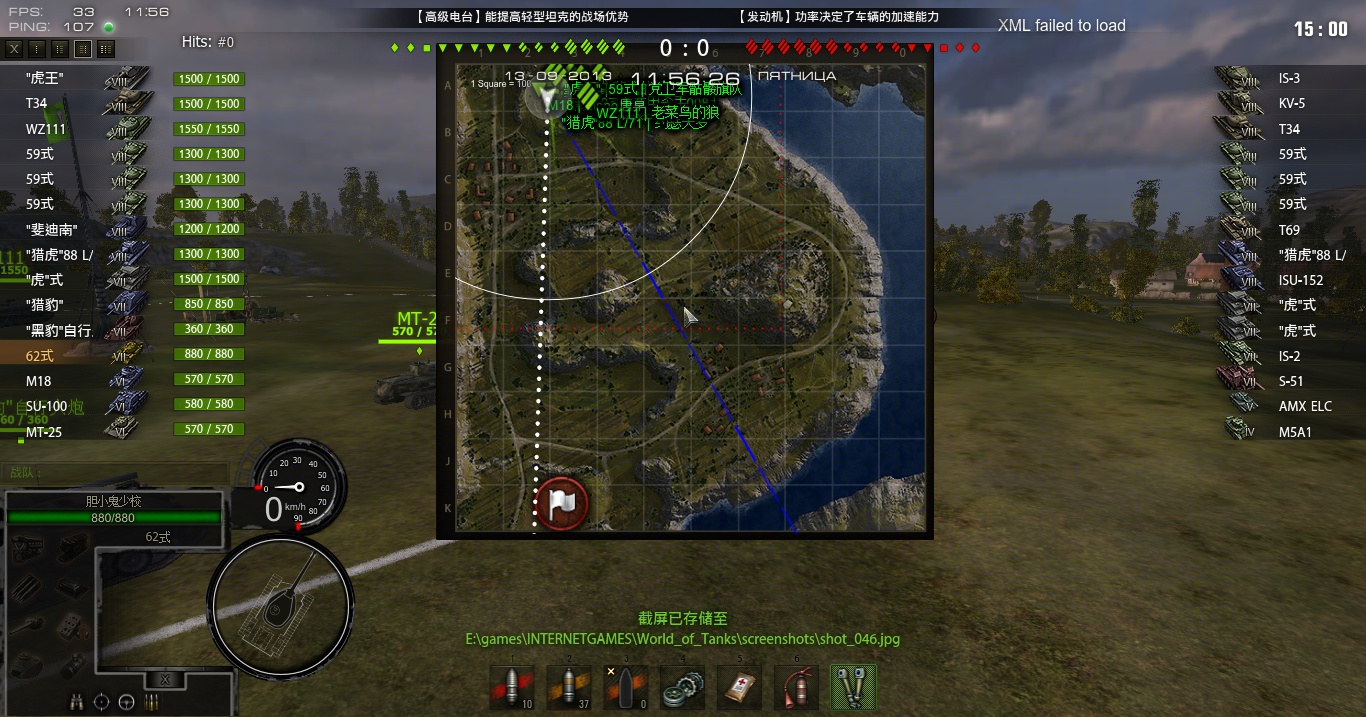This screenshot has width=1366, height=717.
Task: Use the repair kit gear consumable
Action: [x=682, y=687]
